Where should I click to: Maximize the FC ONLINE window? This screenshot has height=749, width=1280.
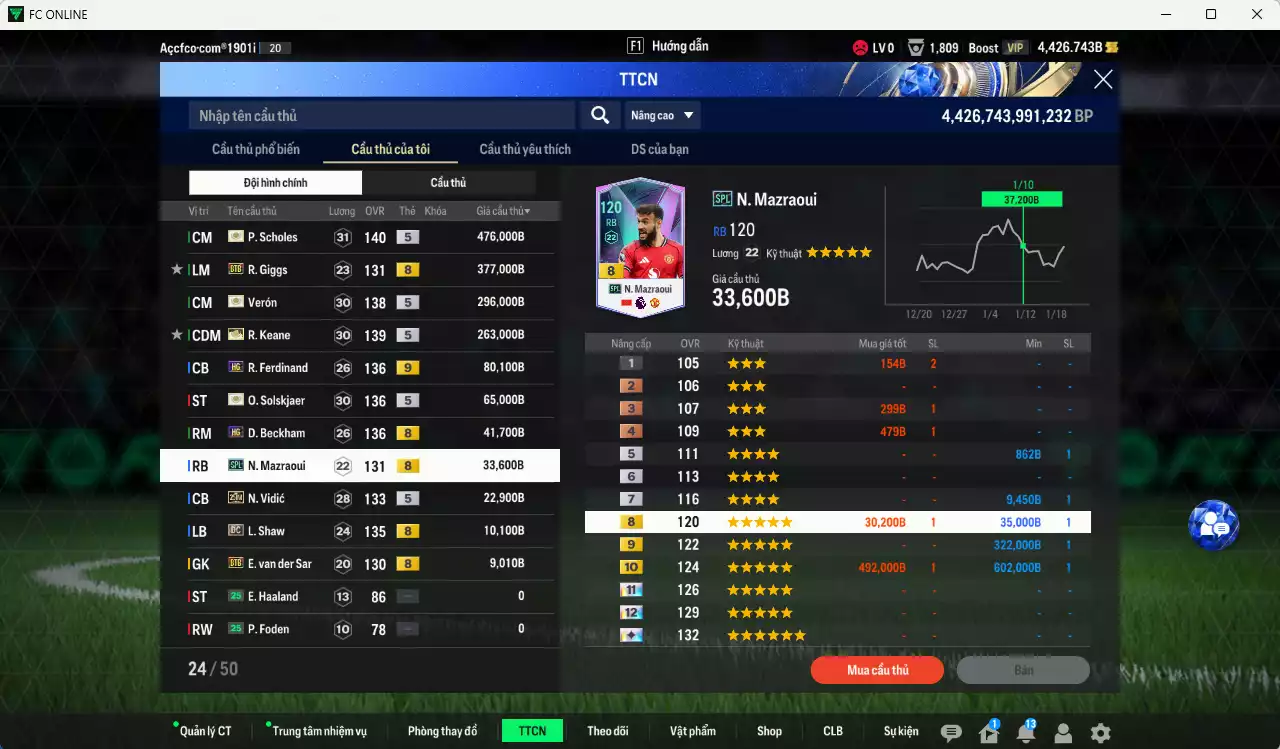coord(1211,14)
